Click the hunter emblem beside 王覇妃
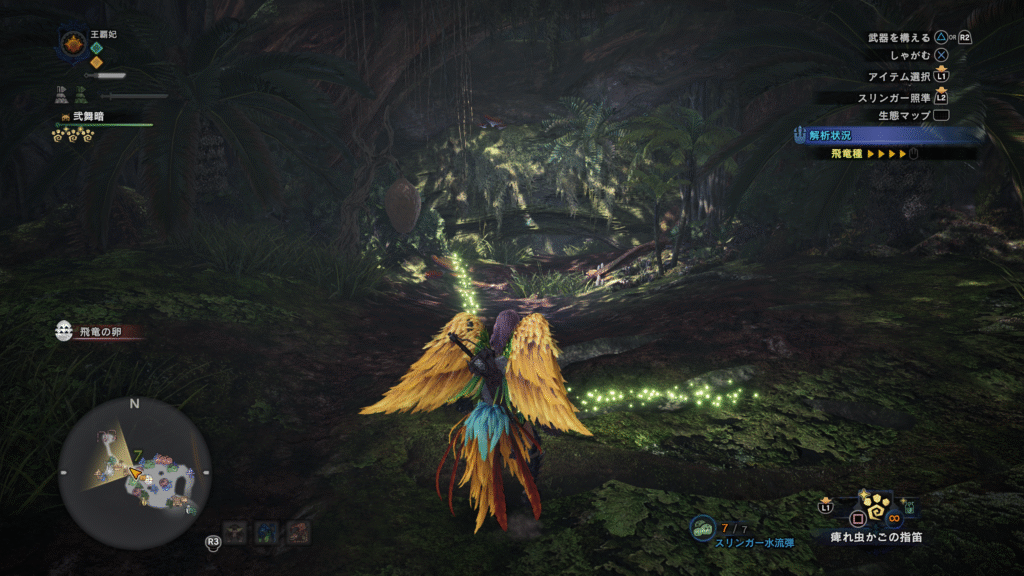This screenshot has width=1024, height=576. [x=73, y=43]
